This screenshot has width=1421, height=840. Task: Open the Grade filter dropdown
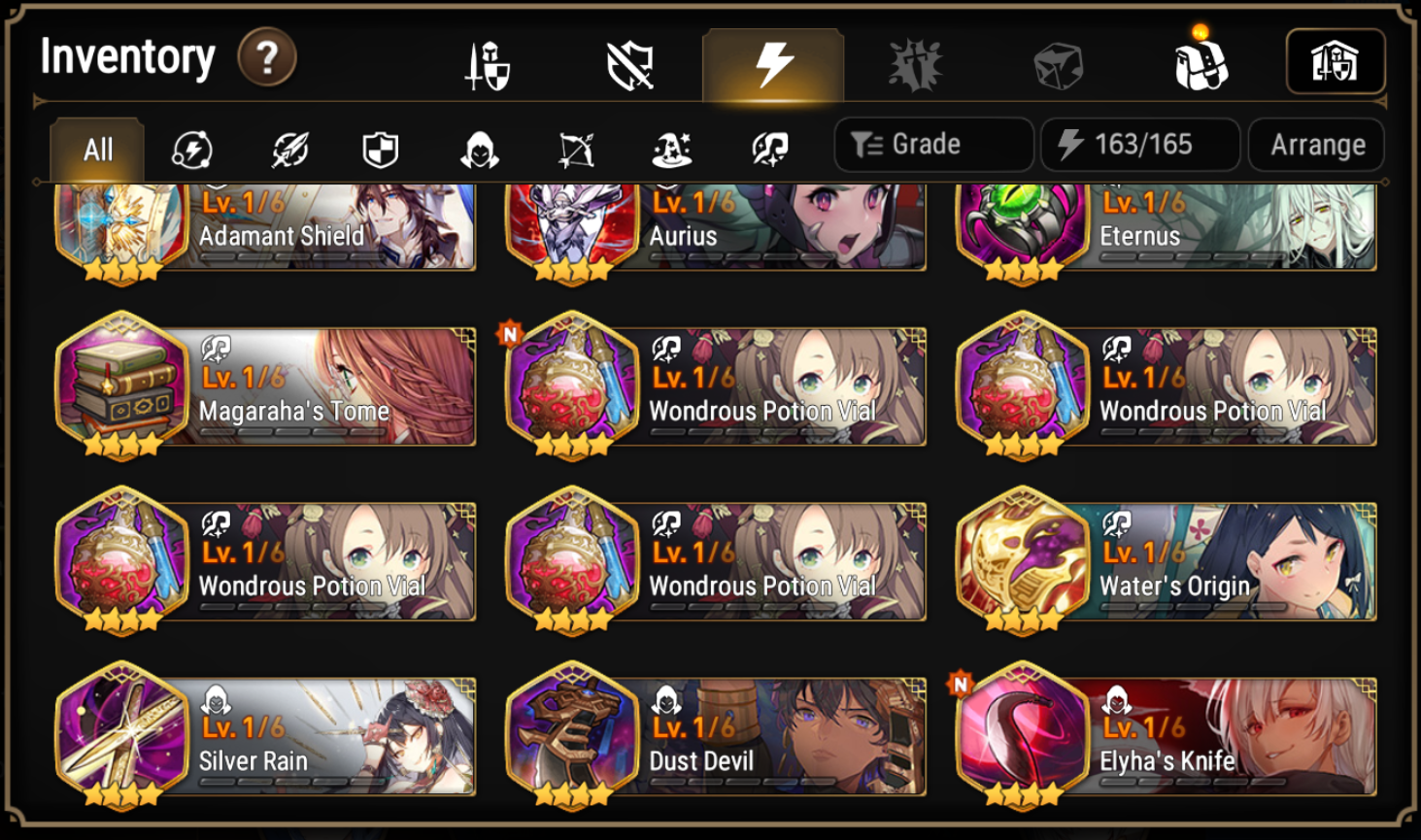point(932,144)
